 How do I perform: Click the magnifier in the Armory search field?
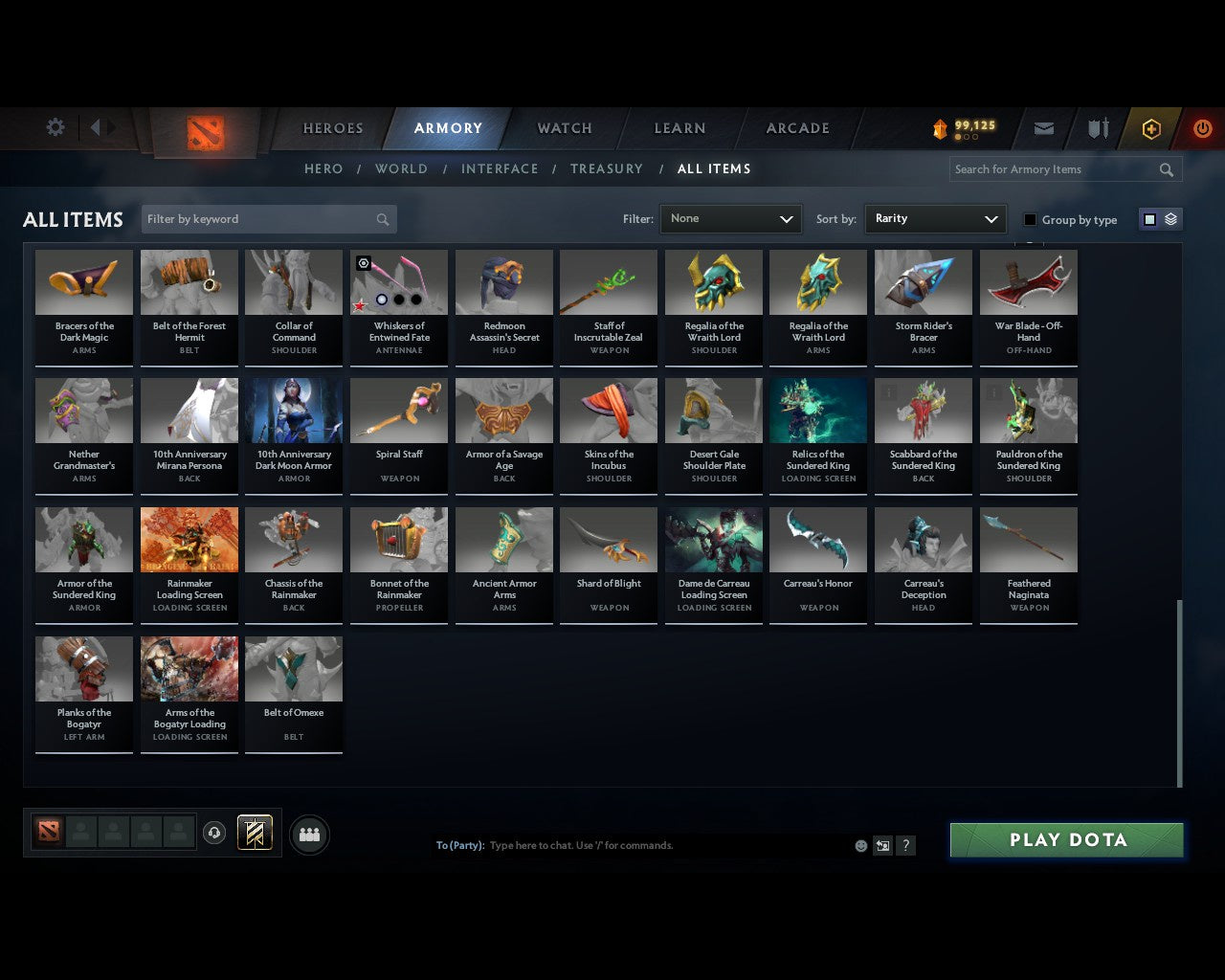[1166, 168]
